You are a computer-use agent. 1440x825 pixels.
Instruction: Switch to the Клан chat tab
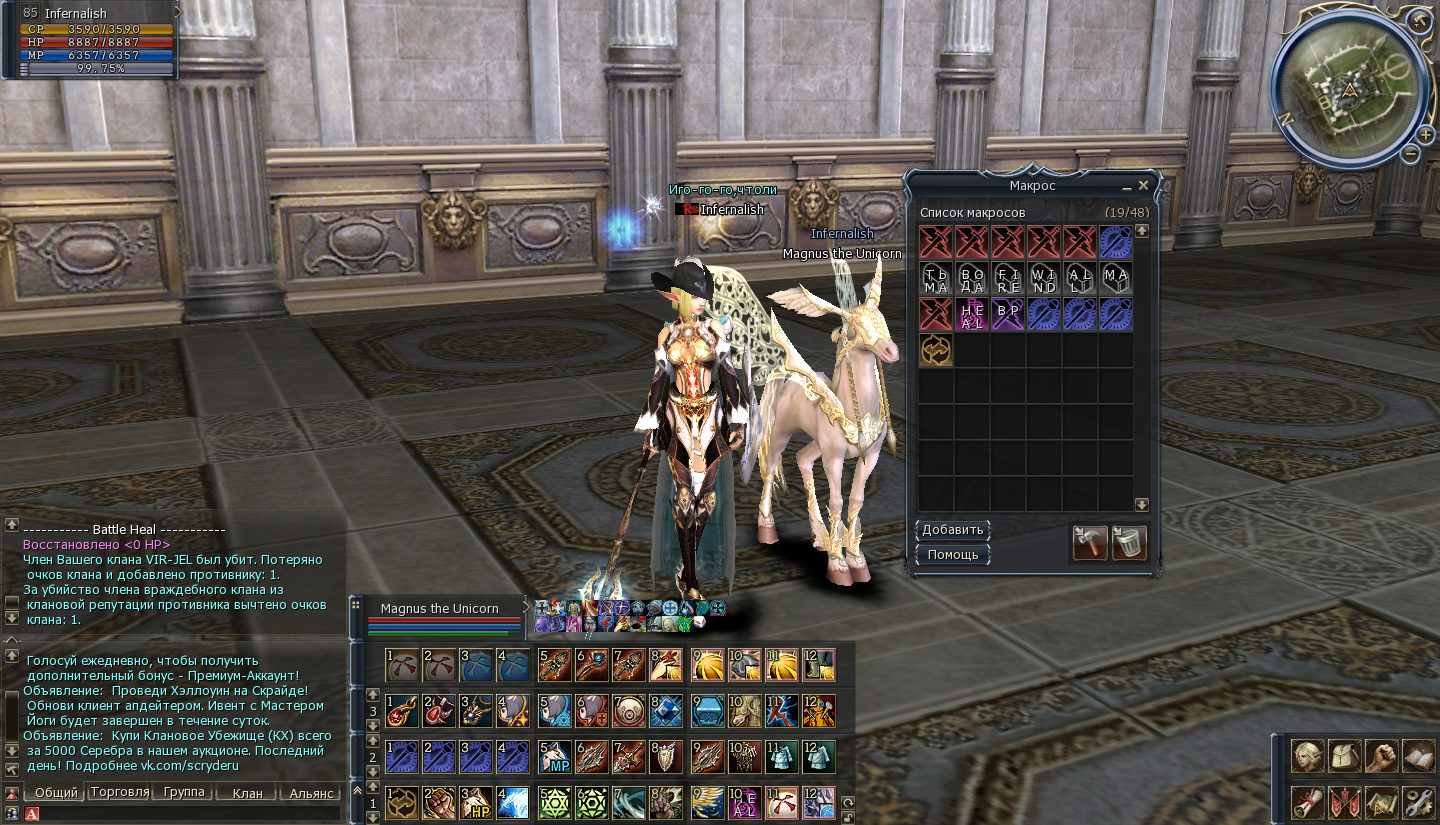pyautogui.click(x=247, y=793)
